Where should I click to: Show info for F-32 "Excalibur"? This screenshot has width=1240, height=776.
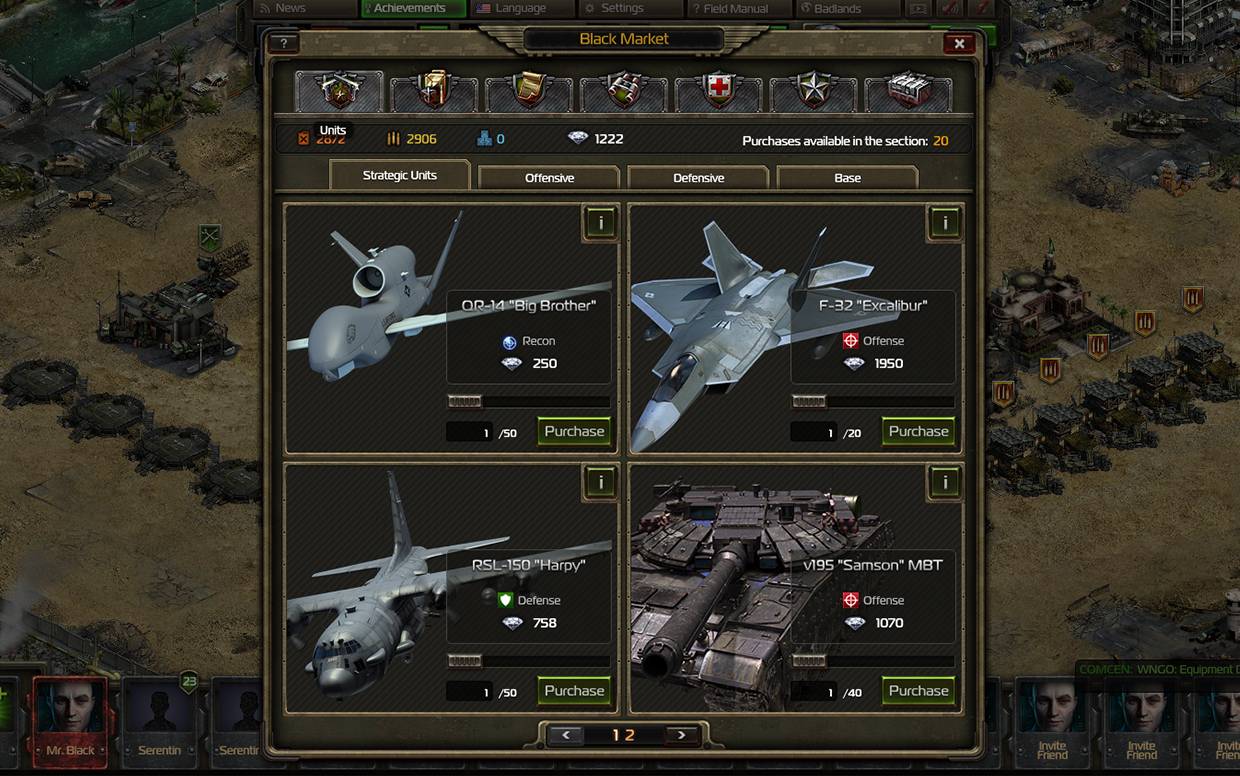tap(944, 223)
